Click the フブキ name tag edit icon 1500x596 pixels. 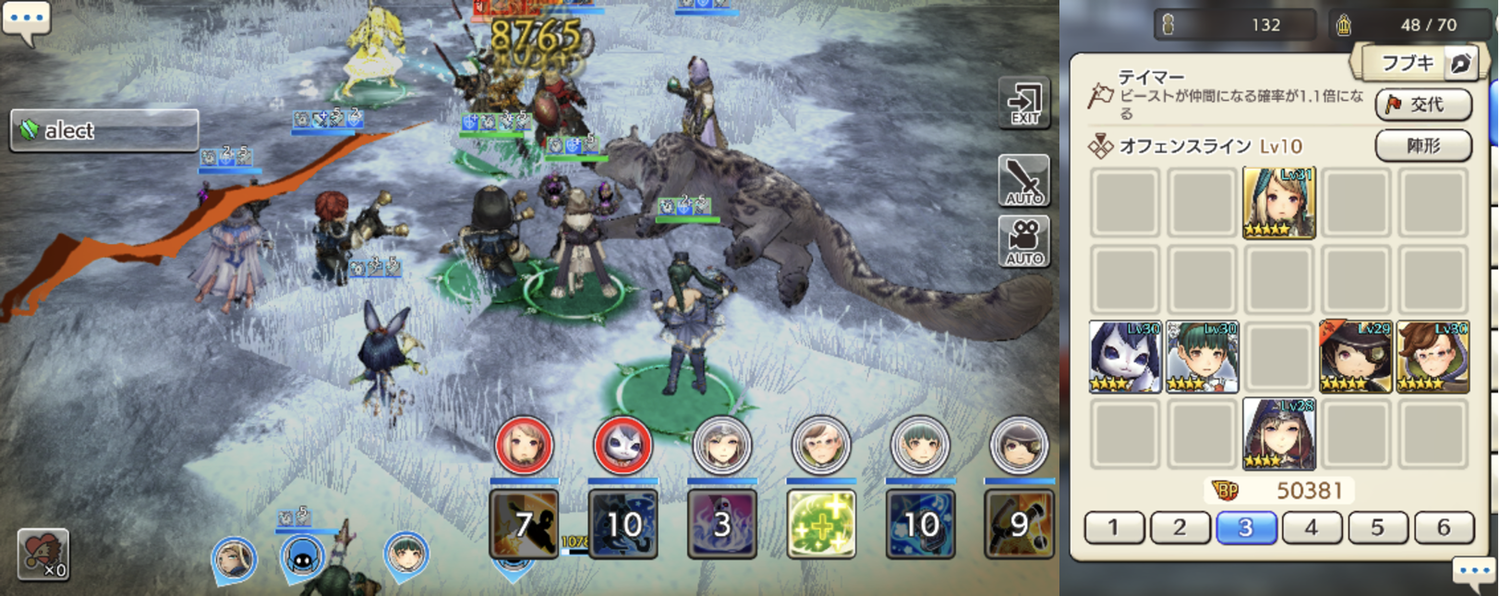click(1462, 64)
